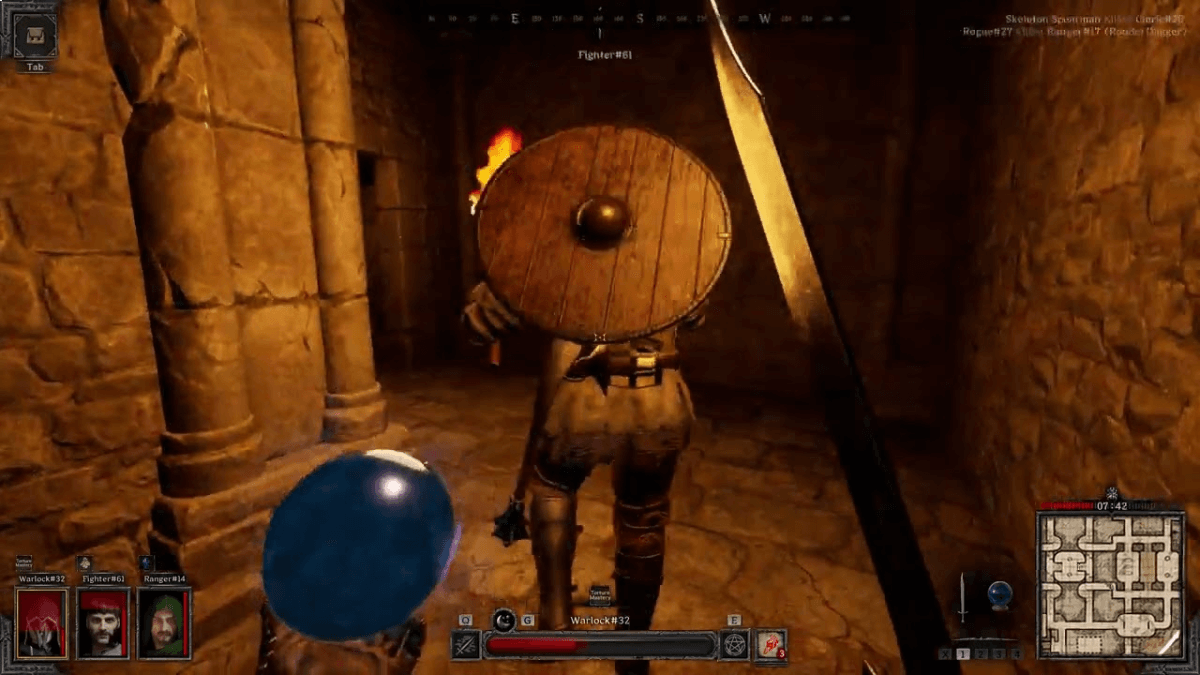Use the red scroll item with count 3
1200x675 pixels.
(770, 645)
